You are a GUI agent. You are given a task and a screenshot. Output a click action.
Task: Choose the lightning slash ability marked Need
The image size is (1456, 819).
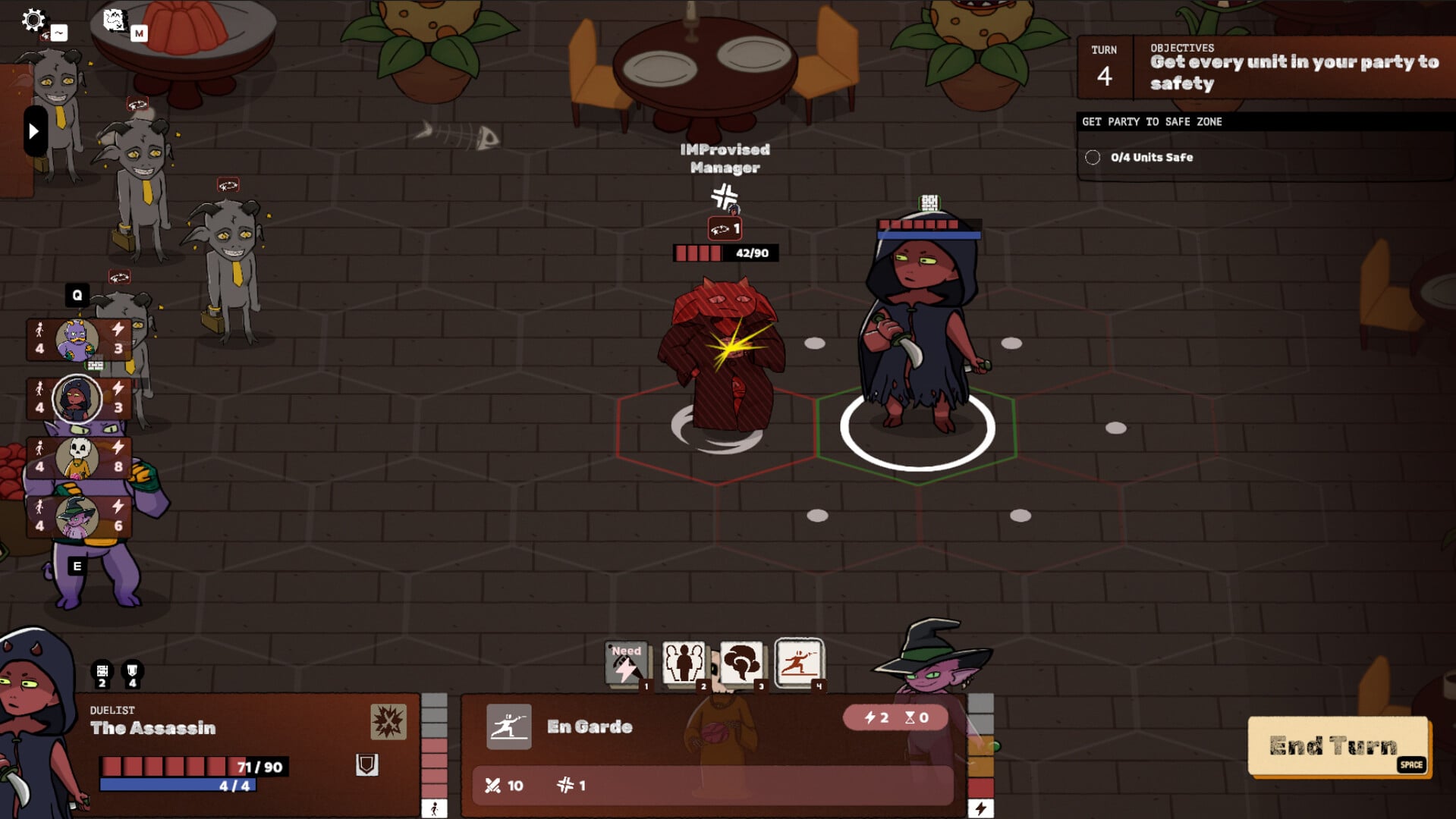626,664
